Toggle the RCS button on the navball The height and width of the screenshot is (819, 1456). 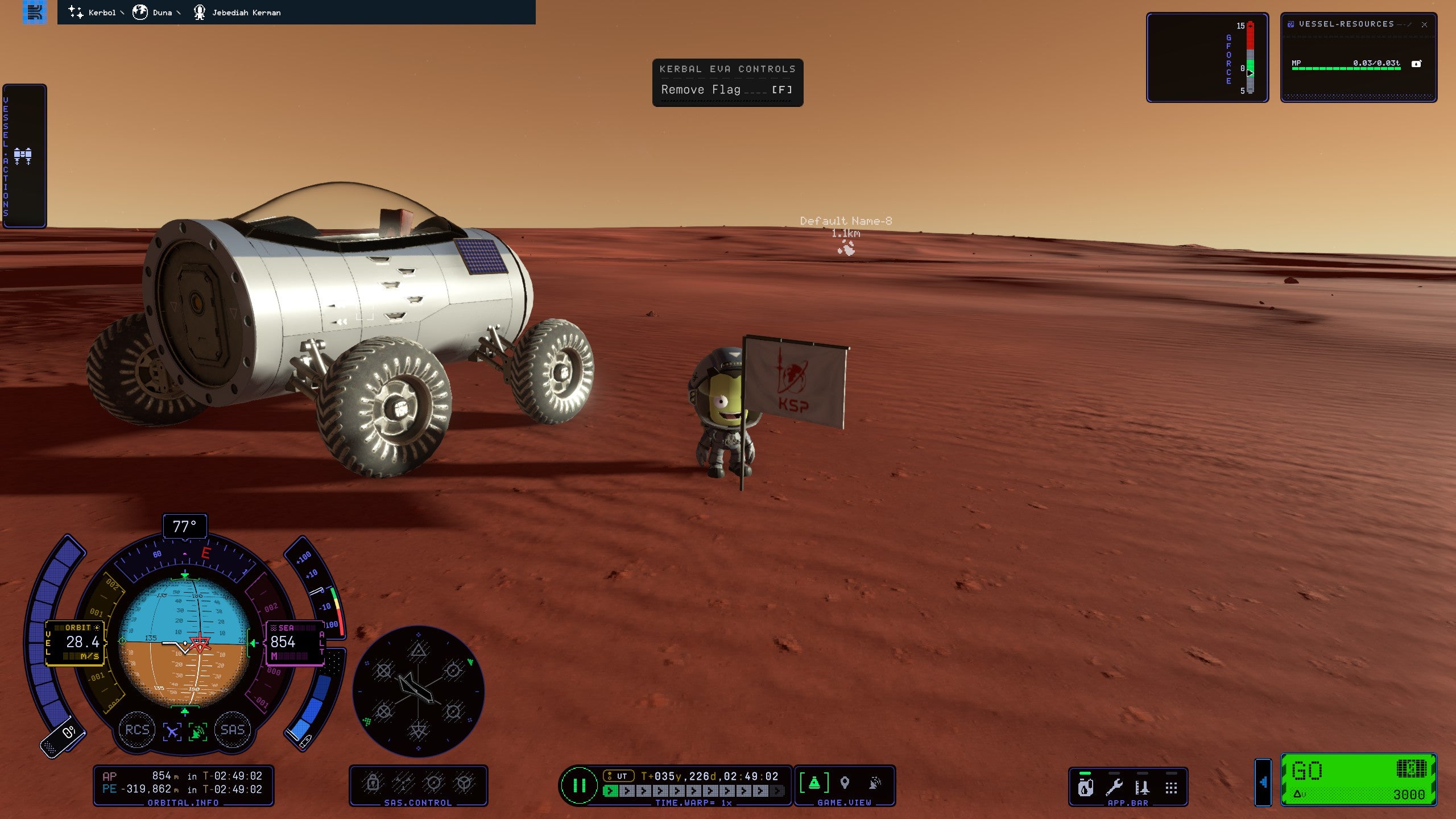coord(137,730)
